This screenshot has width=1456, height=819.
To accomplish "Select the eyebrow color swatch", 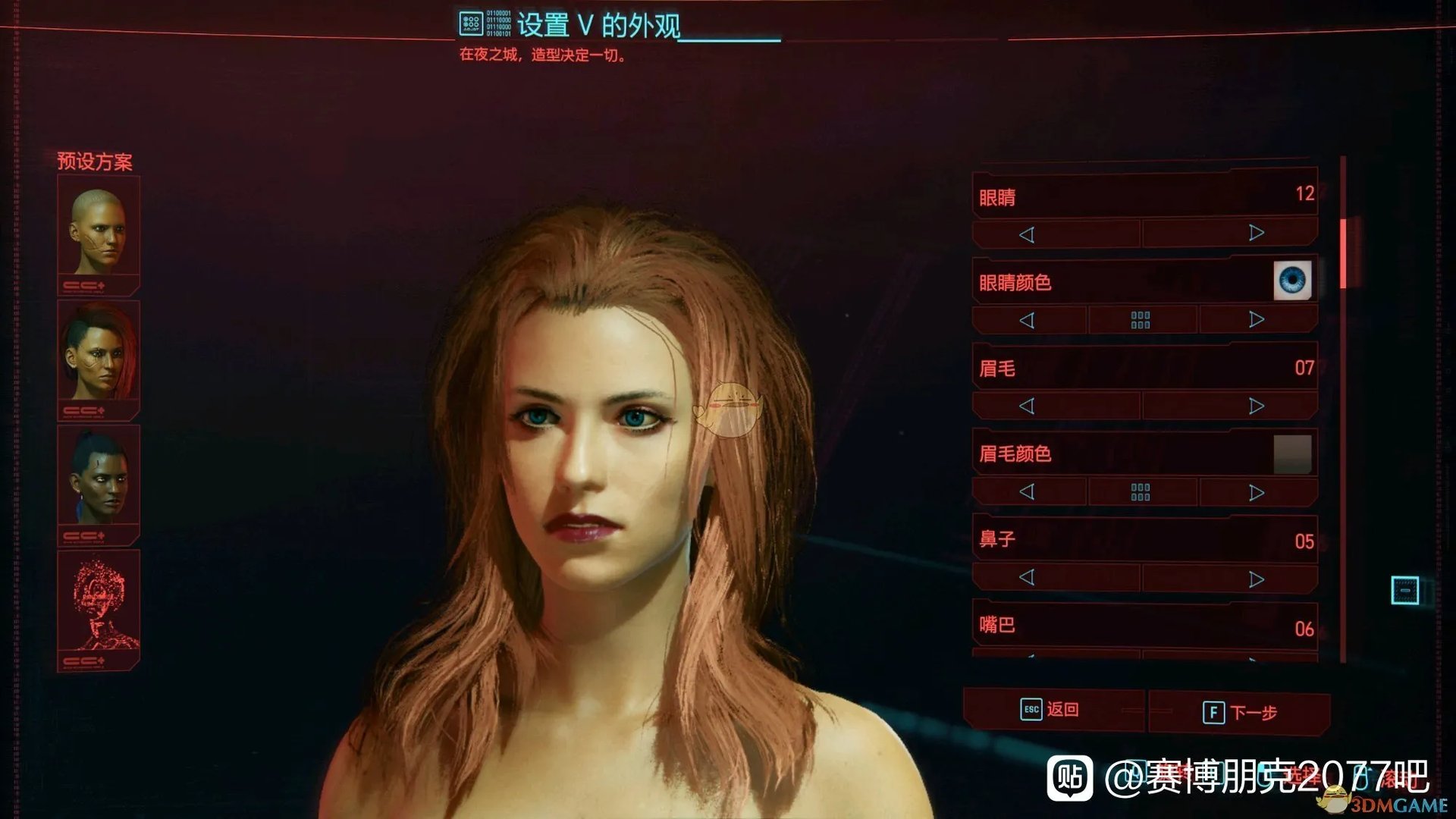I will point(1293,453).
